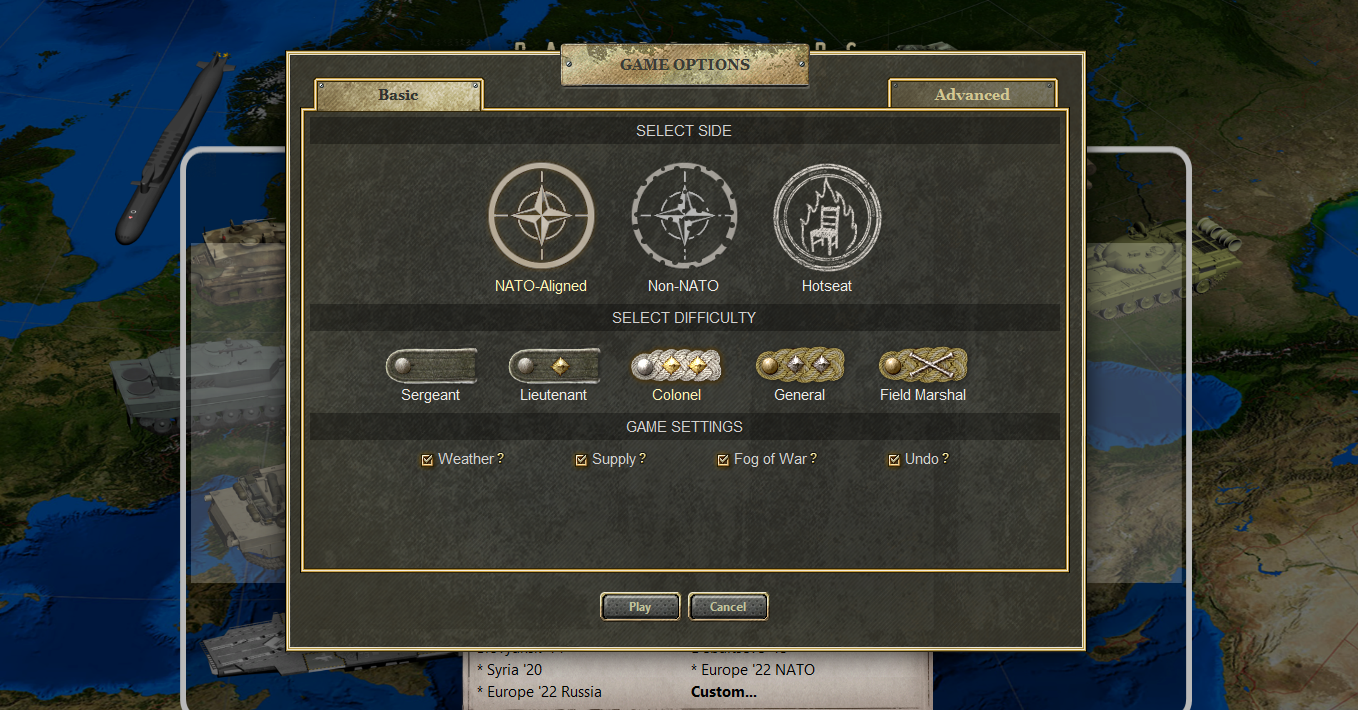
Task: Choose the NATO-Aligned side emblem
Action: [x=541, y=216]
